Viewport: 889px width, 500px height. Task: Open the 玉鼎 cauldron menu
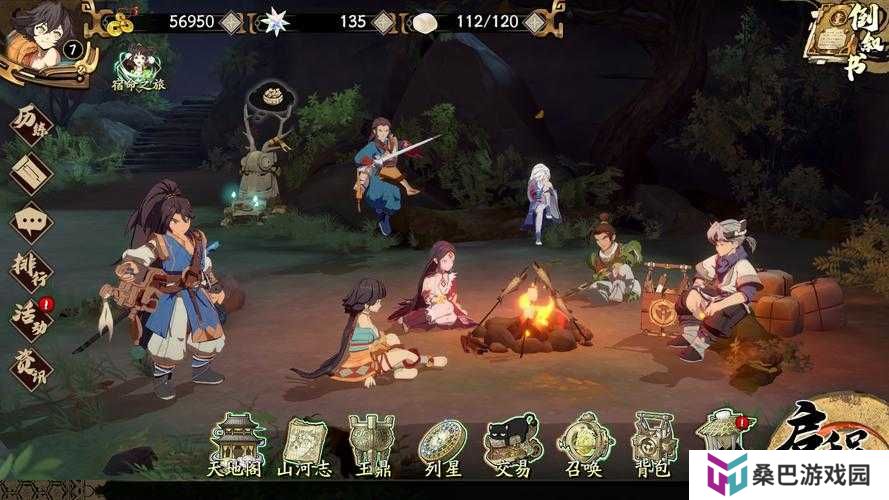pyautogui.click(x=371, y=443)
